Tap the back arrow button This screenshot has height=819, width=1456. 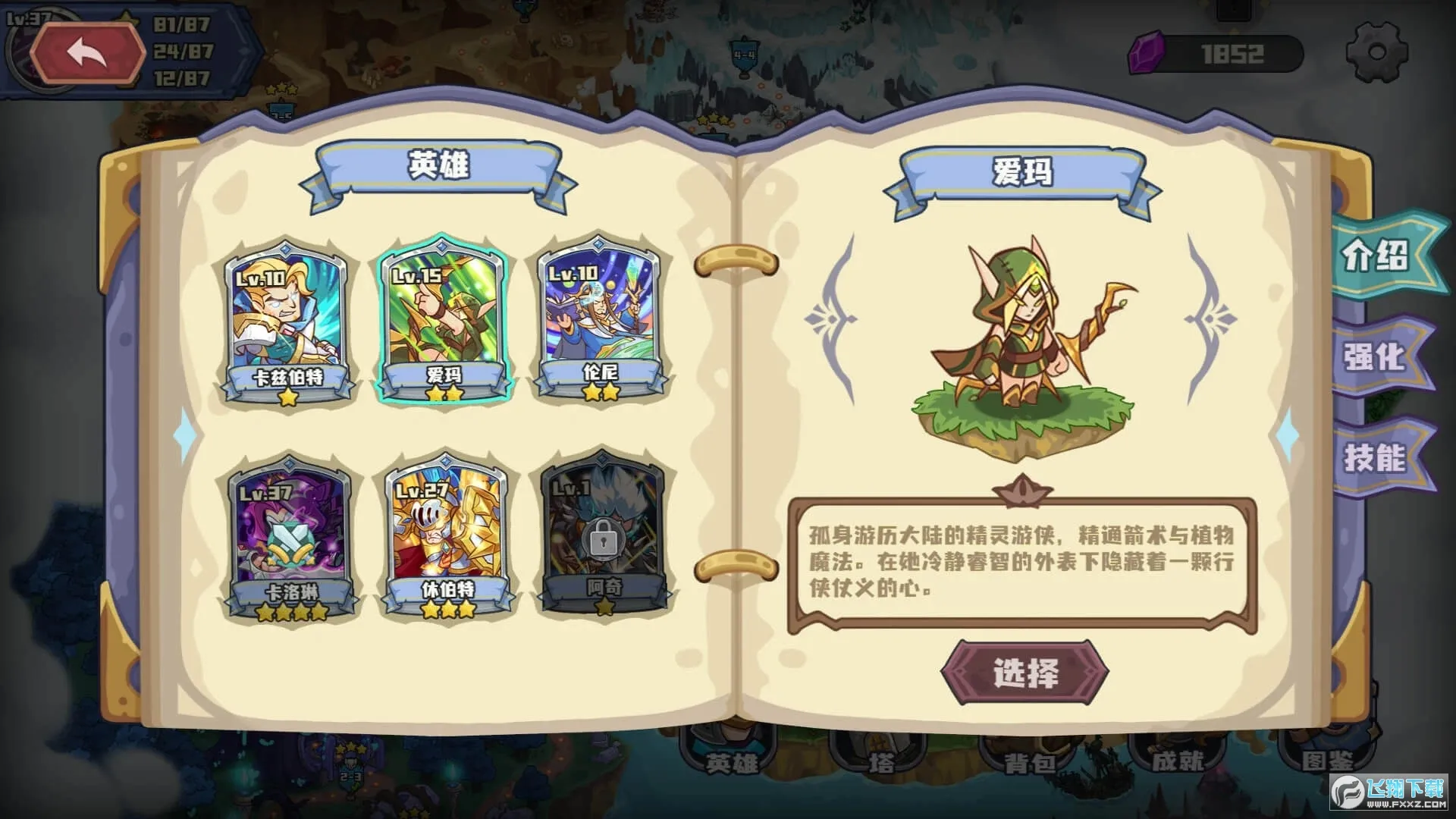pyautogui.click(x=87, y=53)
